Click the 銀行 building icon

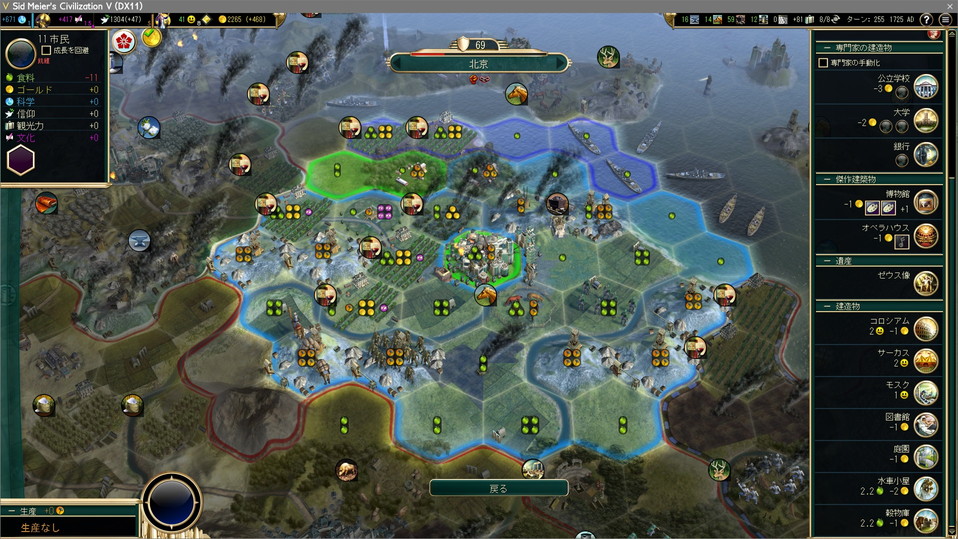pos(926,154)
